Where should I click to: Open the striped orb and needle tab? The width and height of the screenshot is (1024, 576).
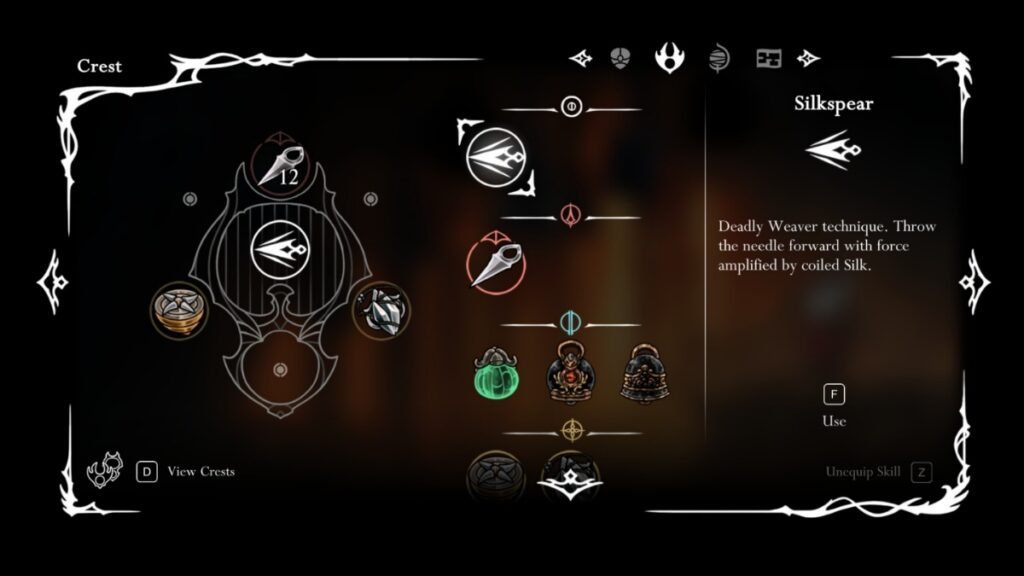pos(718,58)
